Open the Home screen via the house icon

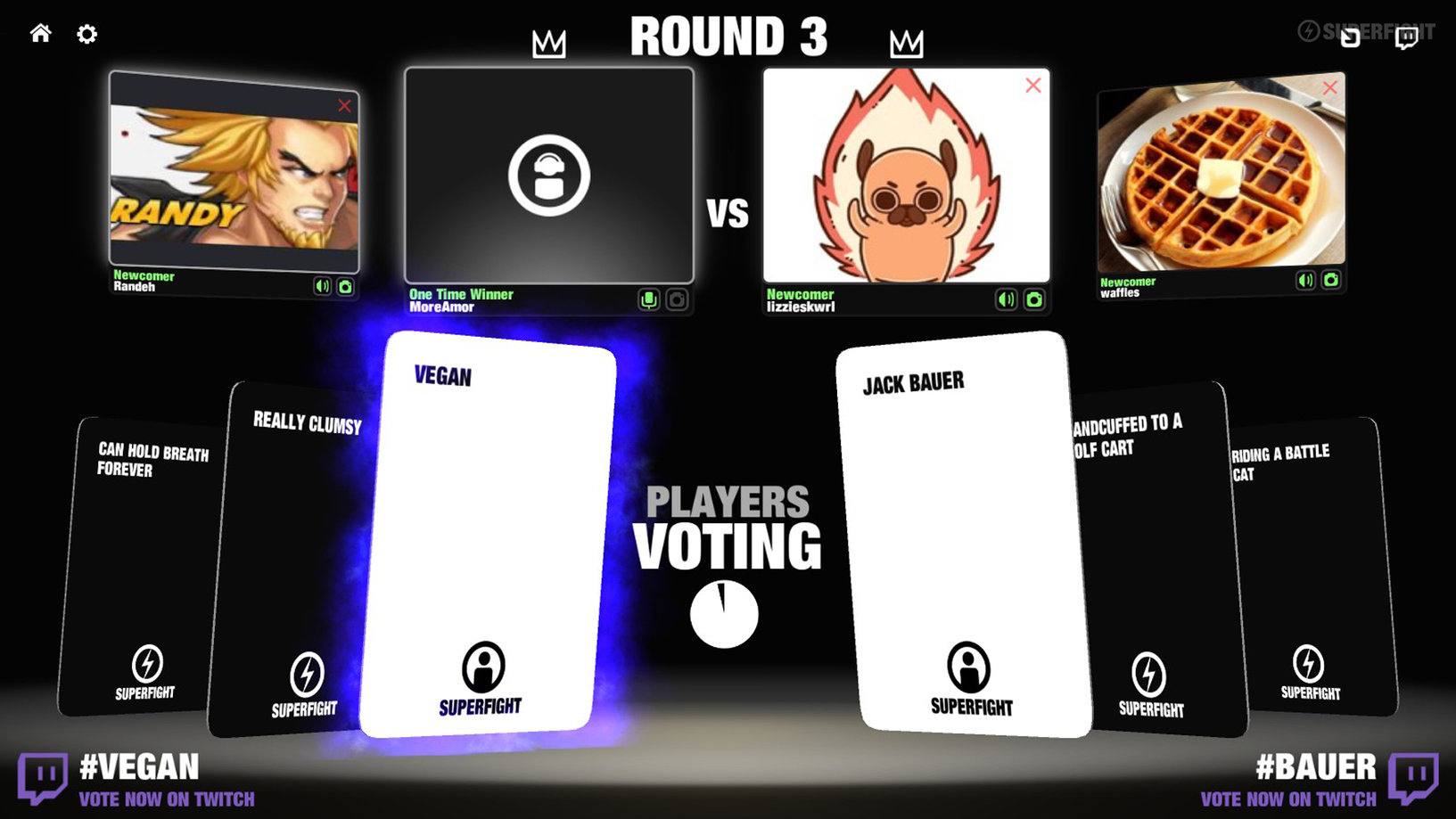pyautogui.click(x=39, y=34)
